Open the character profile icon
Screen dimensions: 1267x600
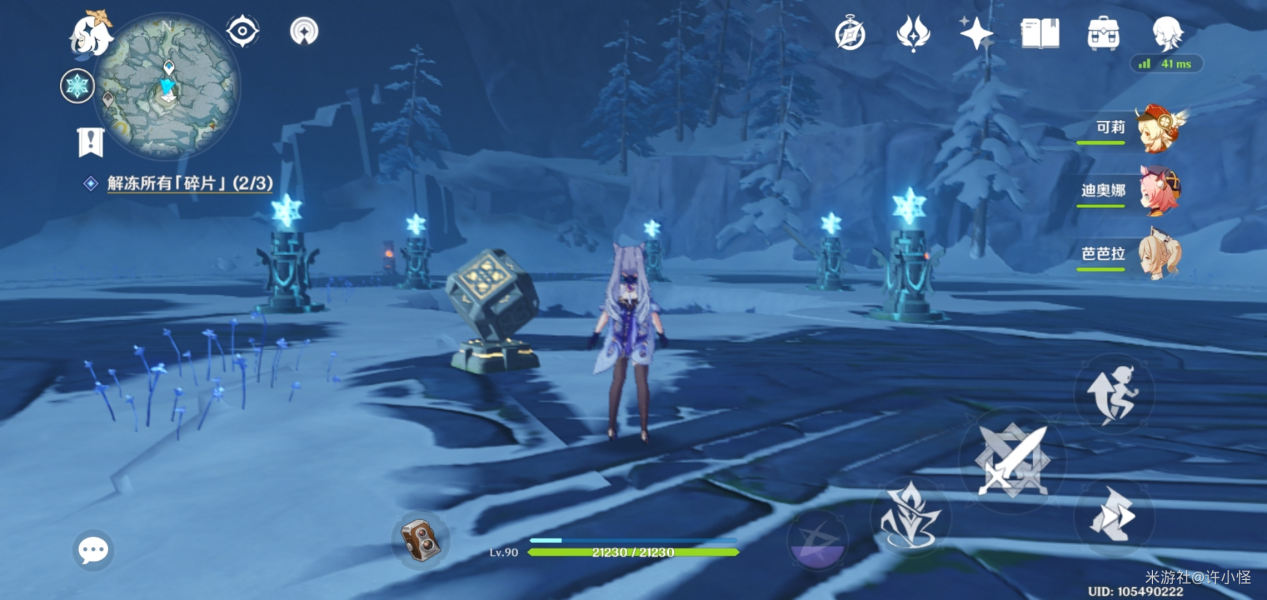click(x=1167, y=34)
